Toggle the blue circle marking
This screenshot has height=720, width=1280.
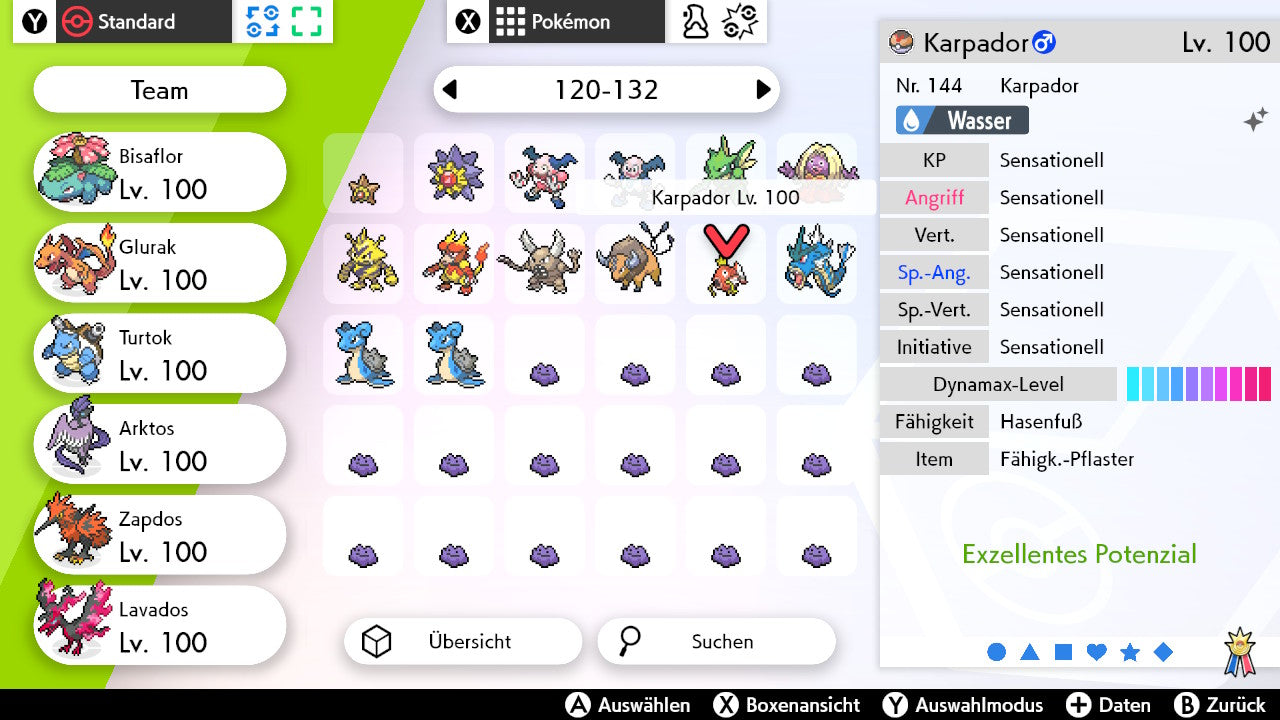click(x=996, y=651)
